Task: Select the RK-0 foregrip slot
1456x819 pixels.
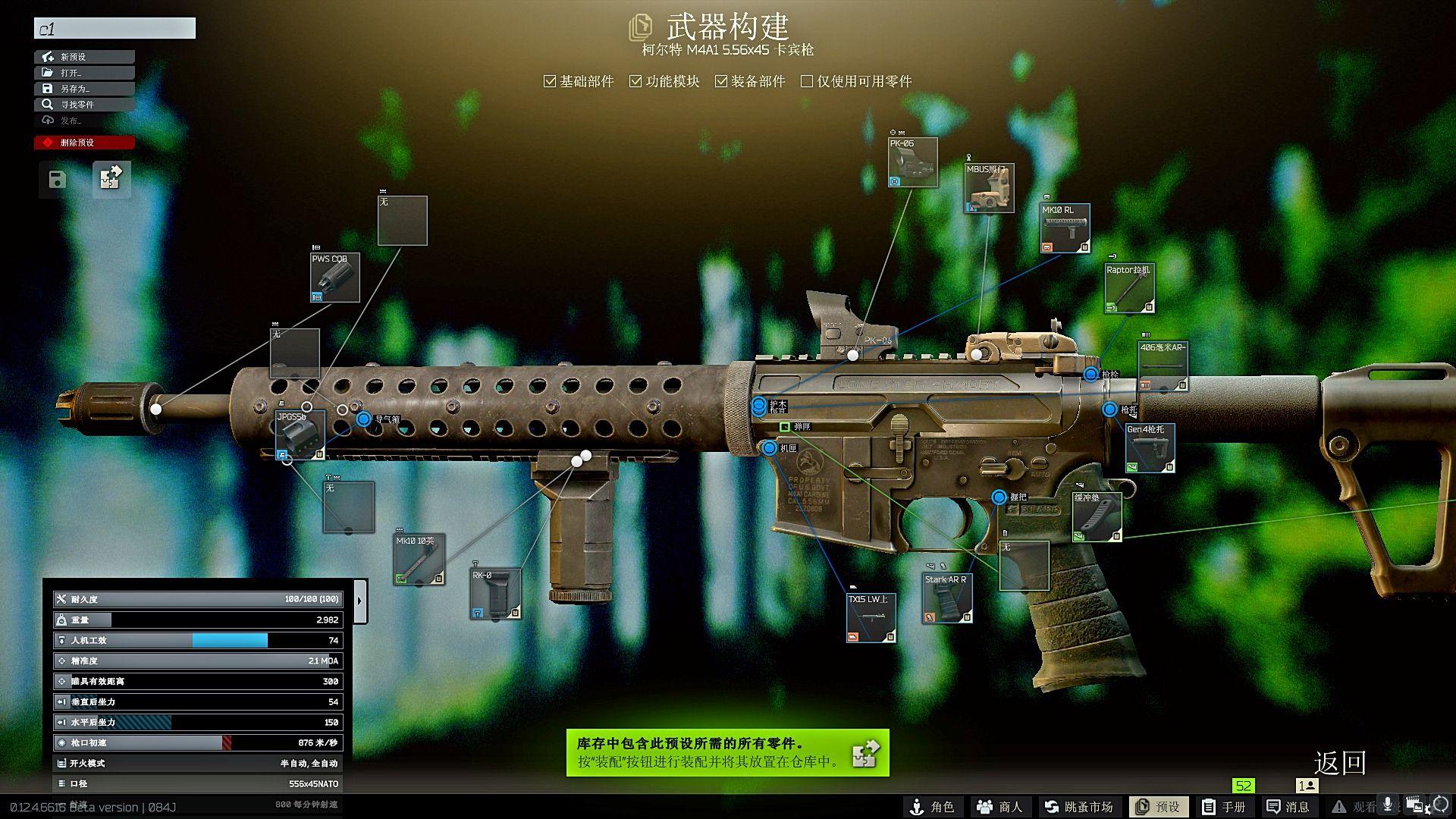Action: point(495,594)
